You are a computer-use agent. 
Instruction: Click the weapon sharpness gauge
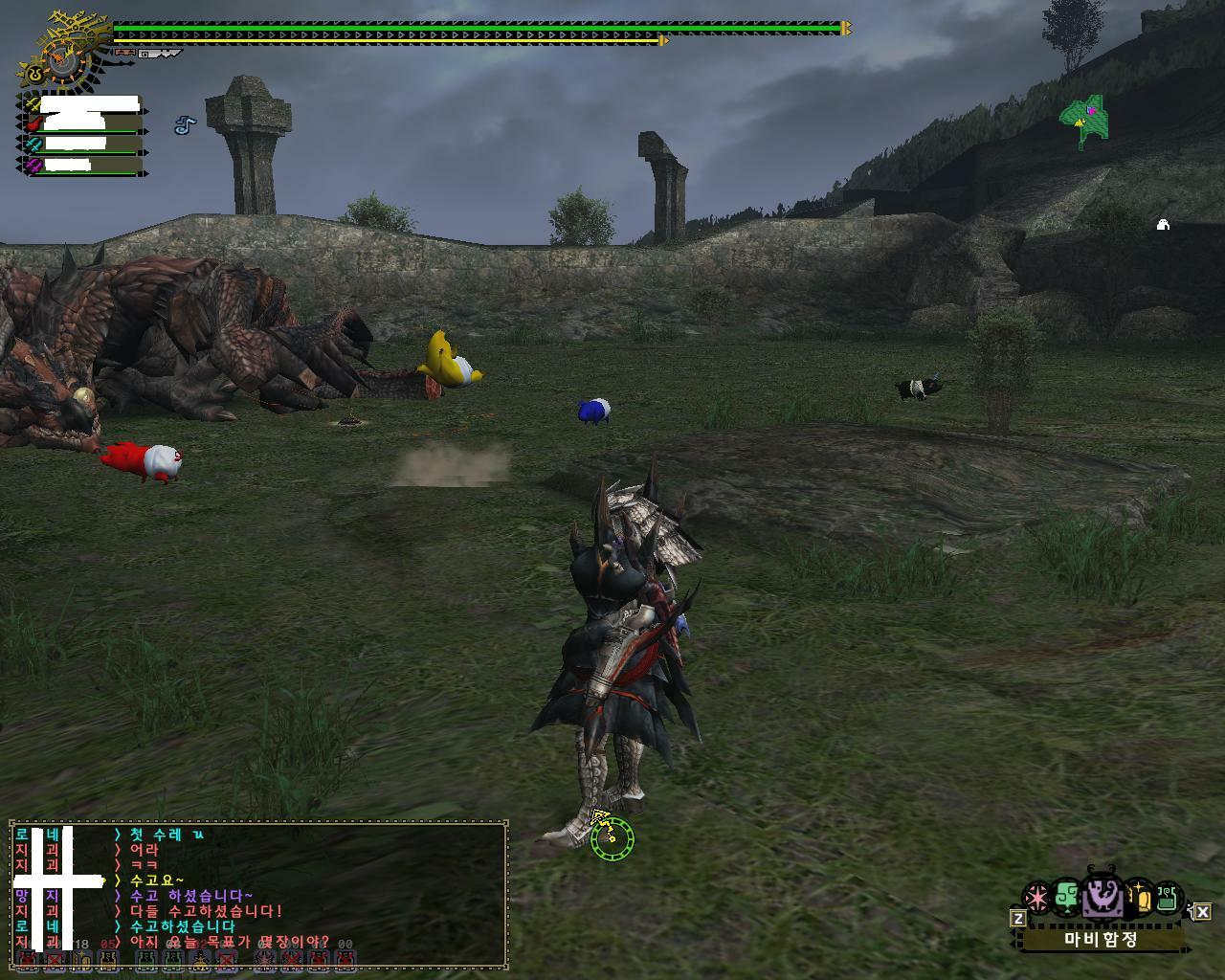point(160,54)
